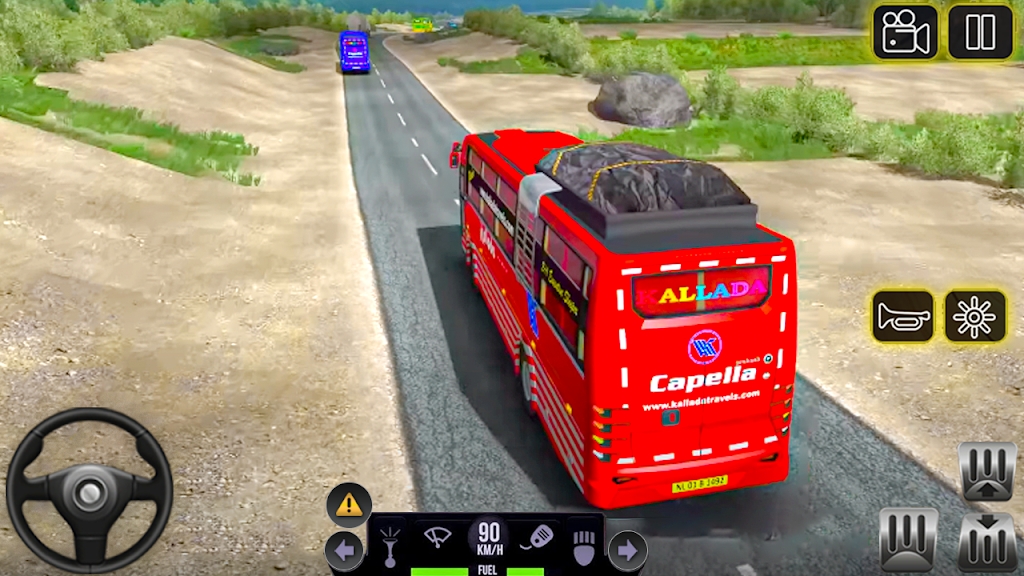
Task: Push the pedal with the down arrow
Action: [987, 541]
